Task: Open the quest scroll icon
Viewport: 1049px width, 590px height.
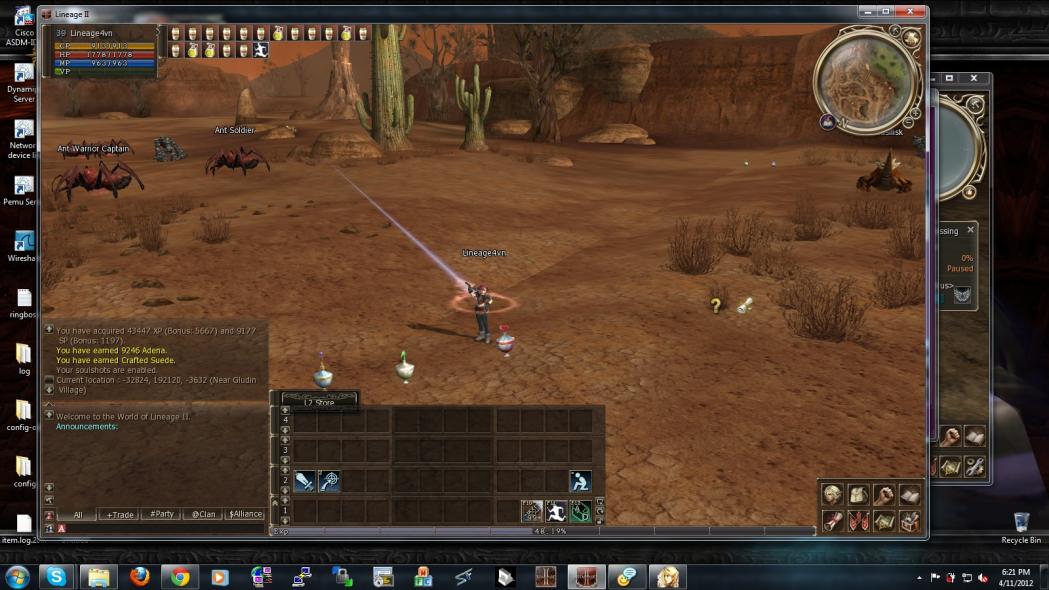Action: [x=832, y=521]
